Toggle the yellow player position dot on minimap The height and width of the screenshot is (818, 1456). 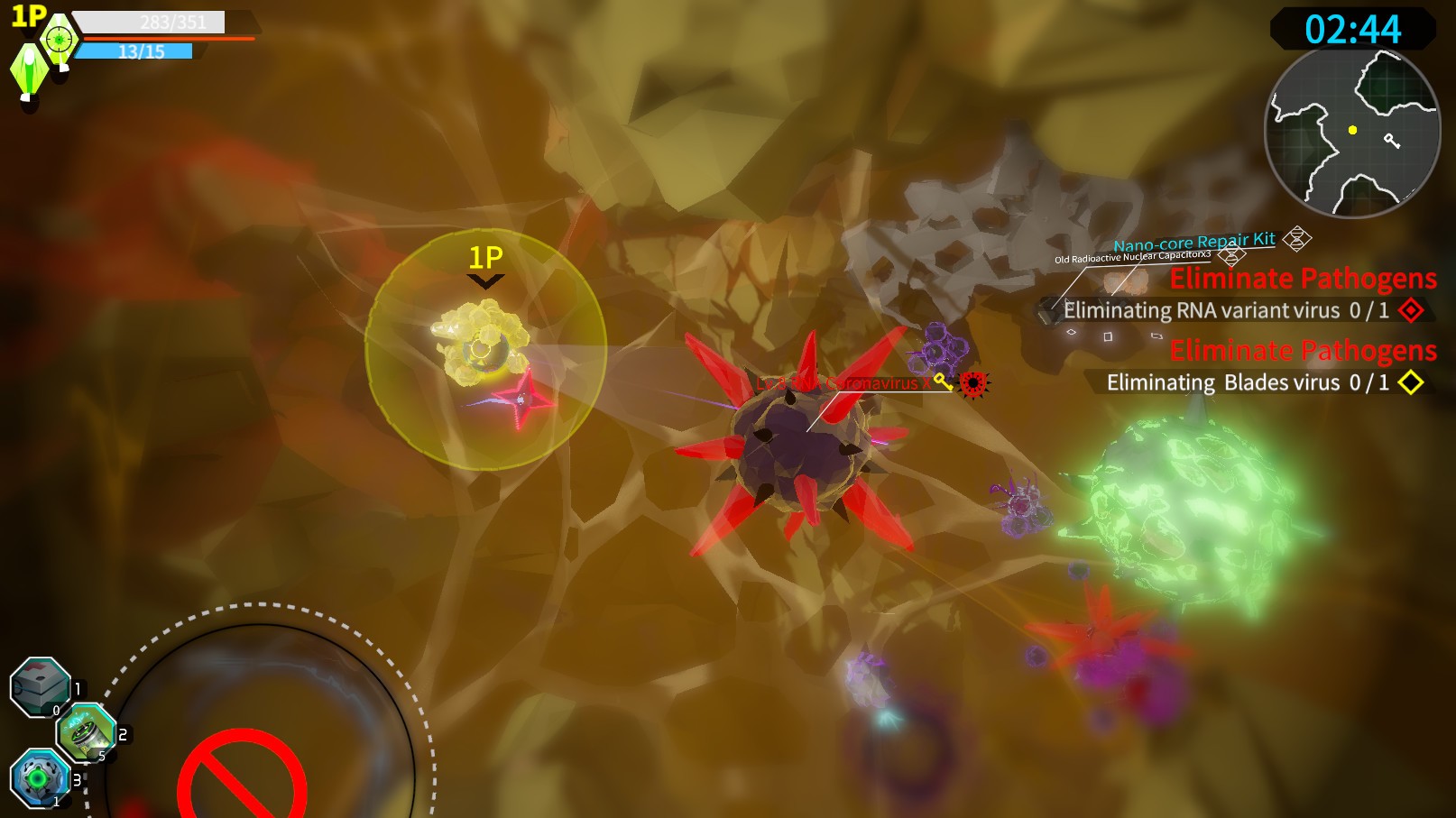coord(1354,130)
